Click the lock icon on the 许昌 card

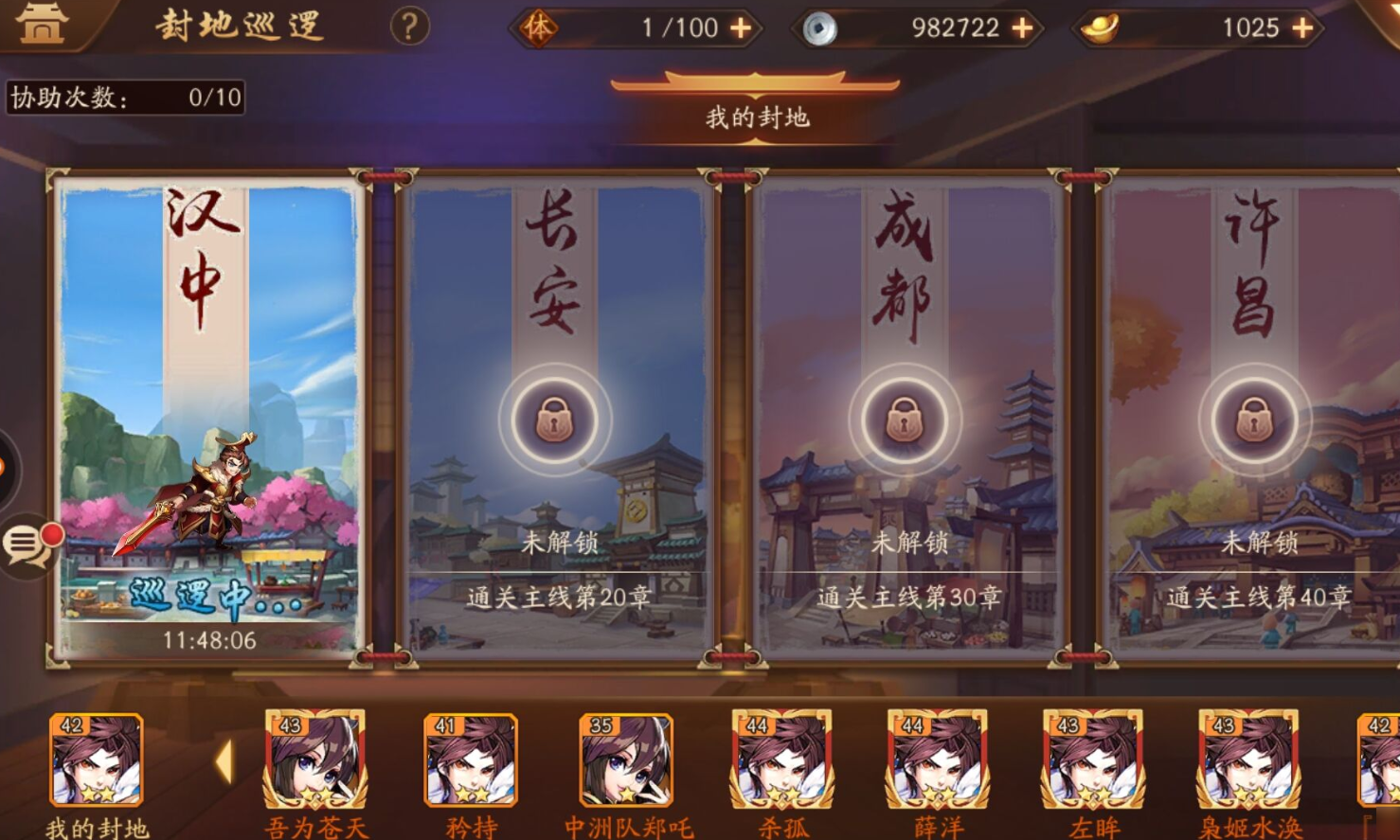tap(1255, 420)
